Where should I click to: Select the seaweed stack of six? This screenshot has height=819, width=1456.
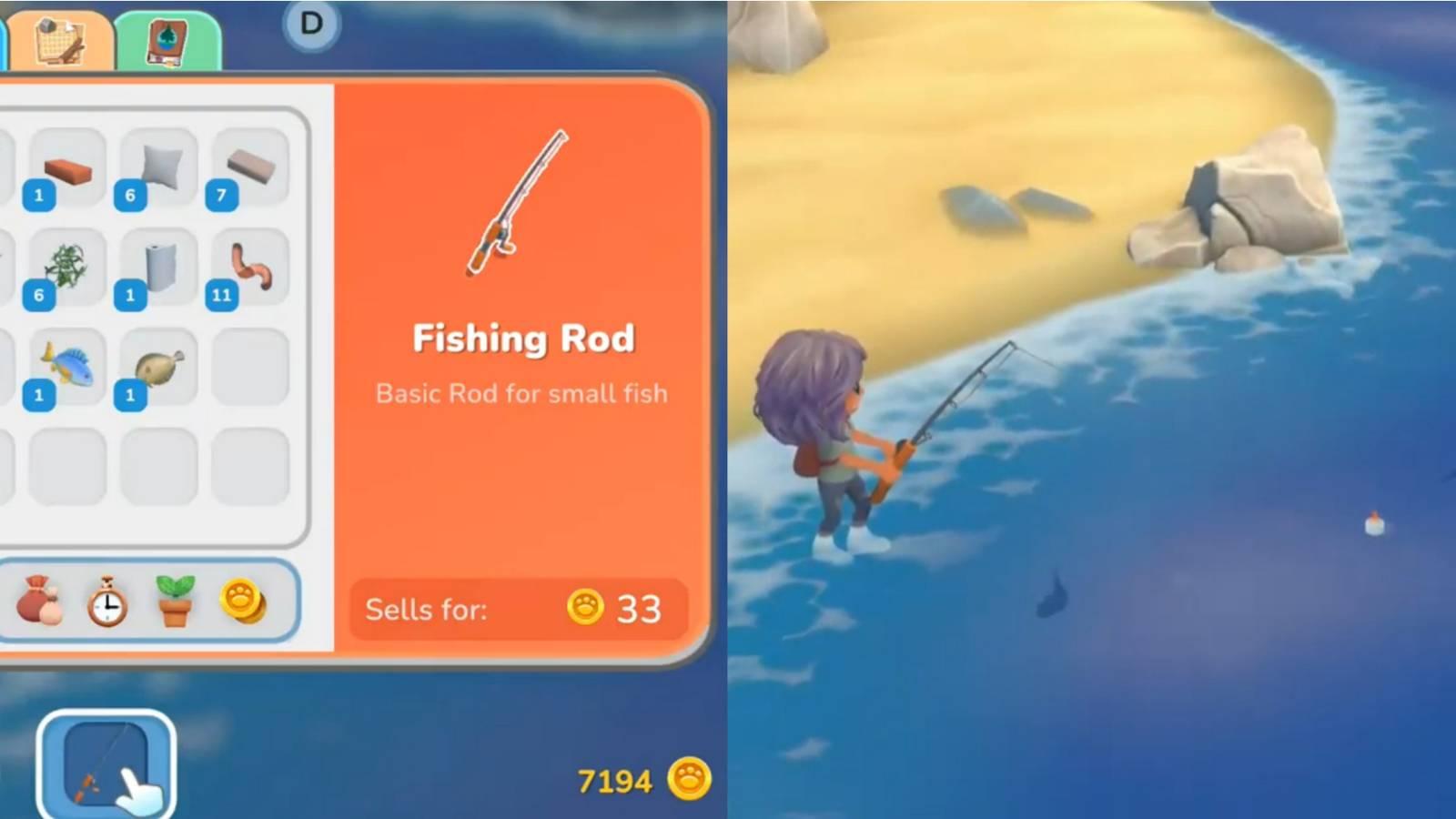pyautogui.click(x=66, y=267)
